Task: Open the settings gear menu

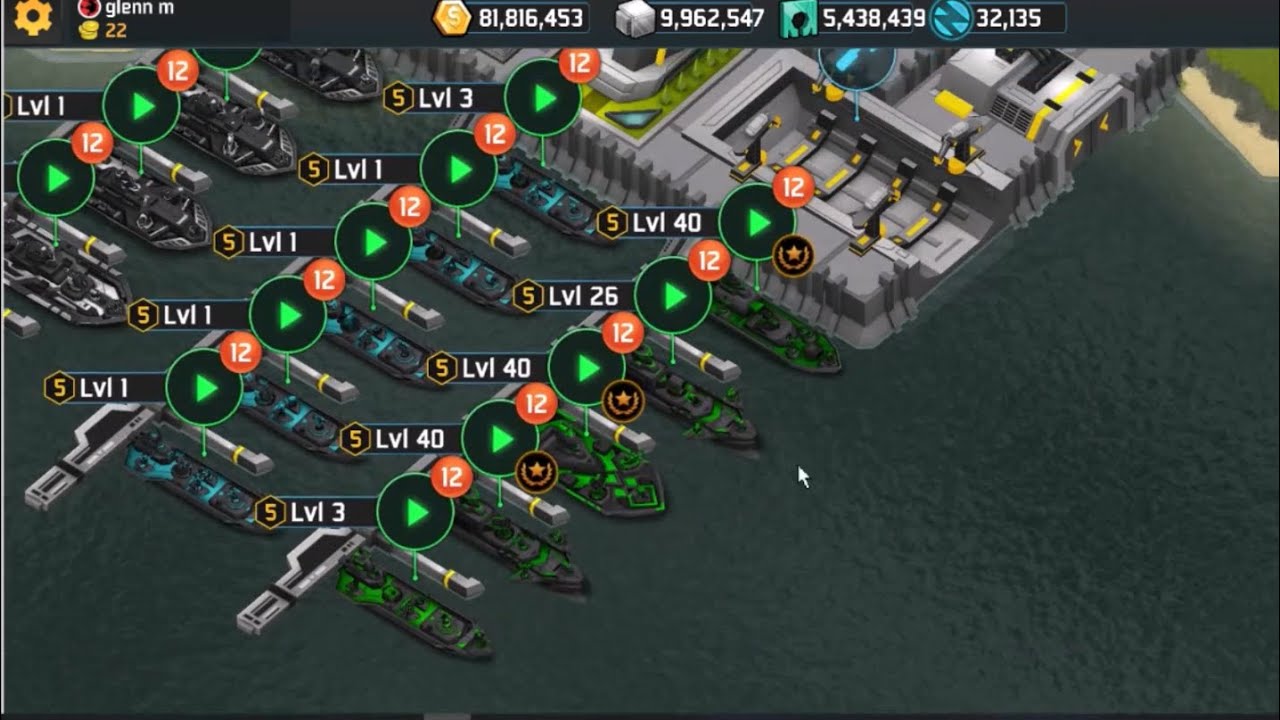Action: pyautogui.click(x=32, y=18)
